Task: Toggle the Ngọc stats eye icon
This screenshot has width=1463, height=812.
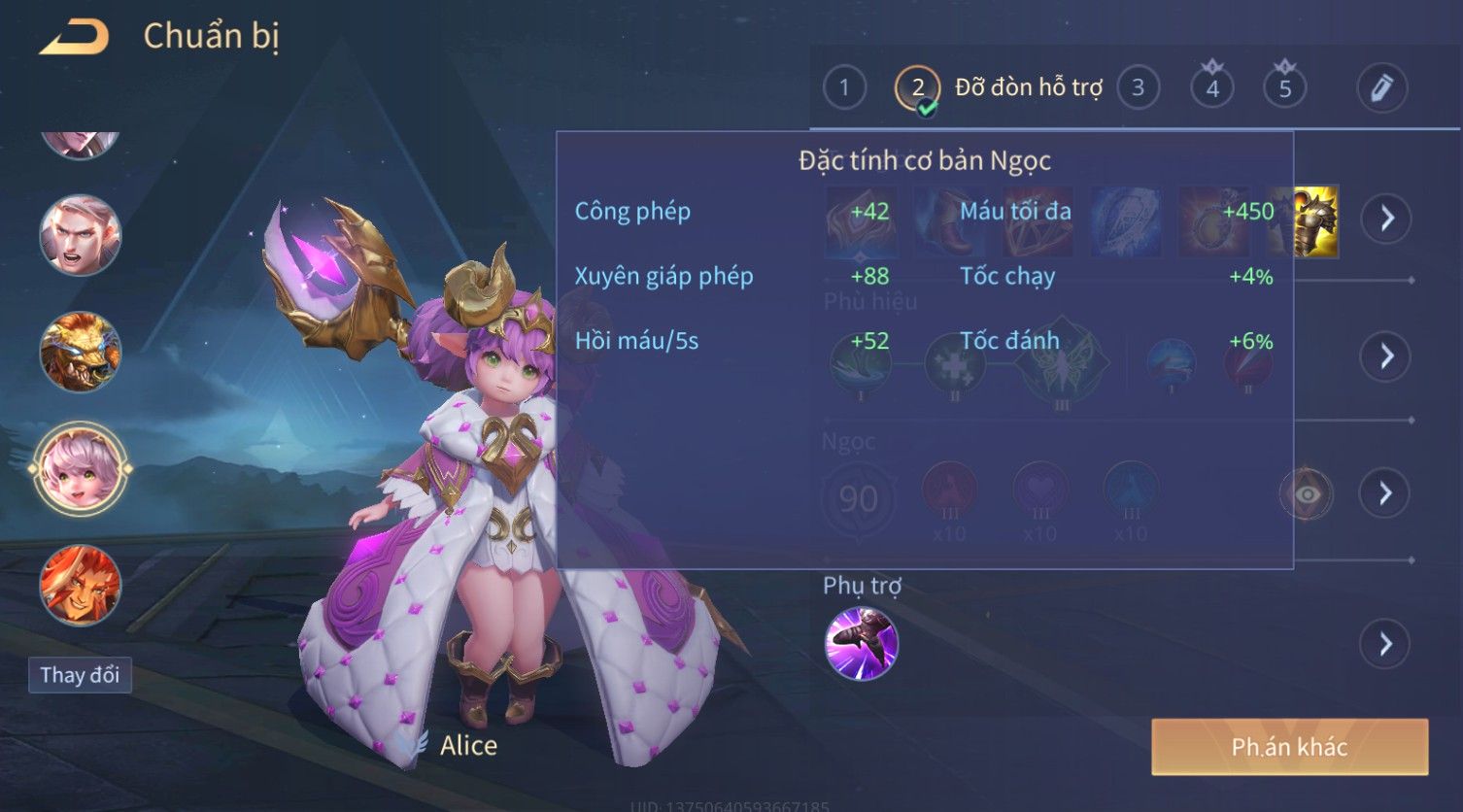Action: 1307,494
